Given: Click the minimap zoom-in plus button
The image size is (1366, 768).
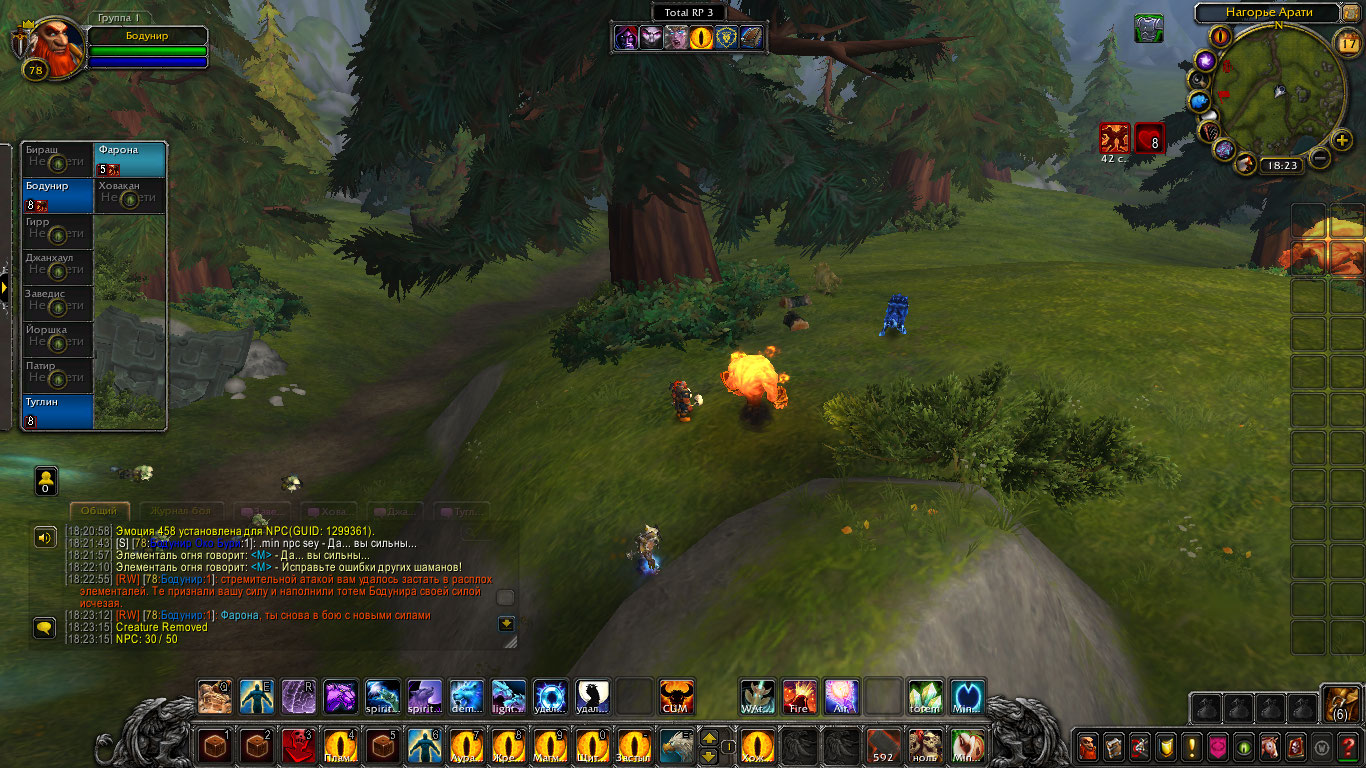Looking at the screenshot, I should tap(1342, 140).
